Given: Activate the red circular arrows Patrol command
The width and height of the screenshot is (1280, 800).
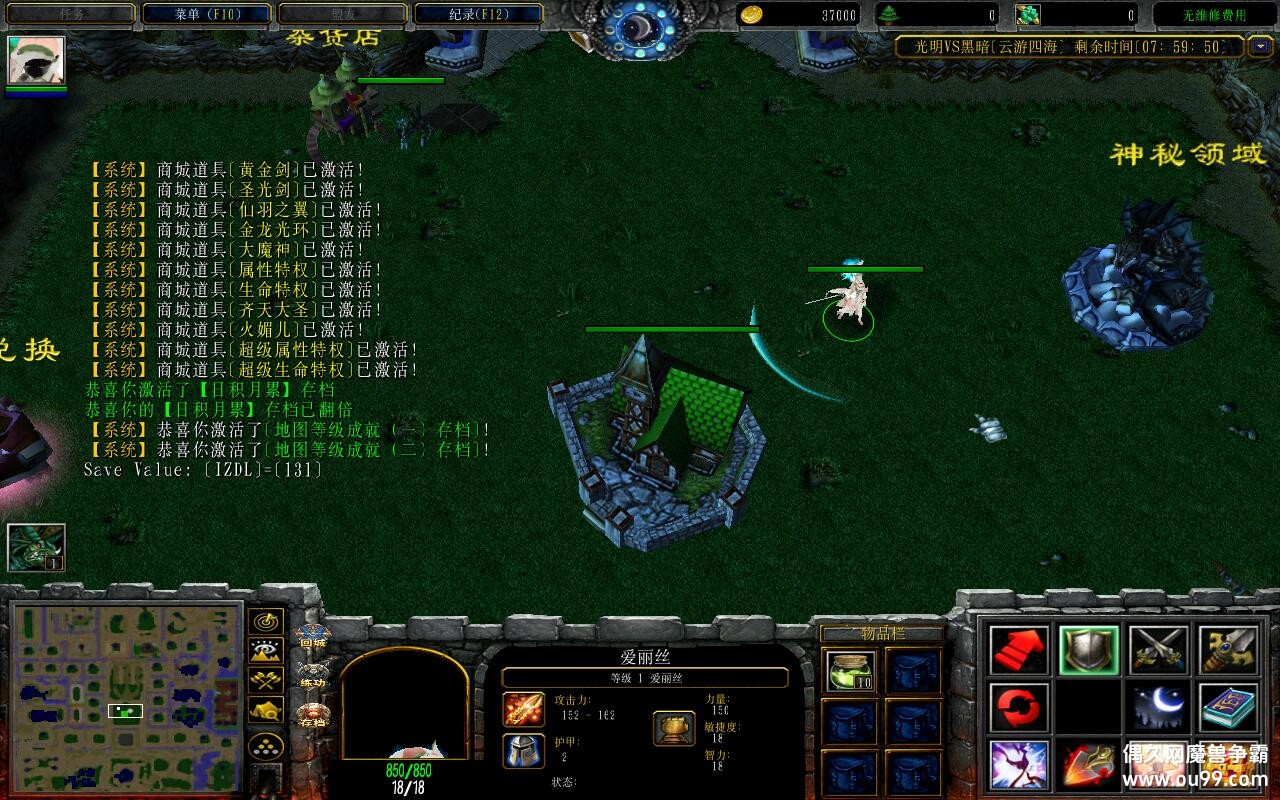Looking at the screenshot, I should coord(1019,707).
